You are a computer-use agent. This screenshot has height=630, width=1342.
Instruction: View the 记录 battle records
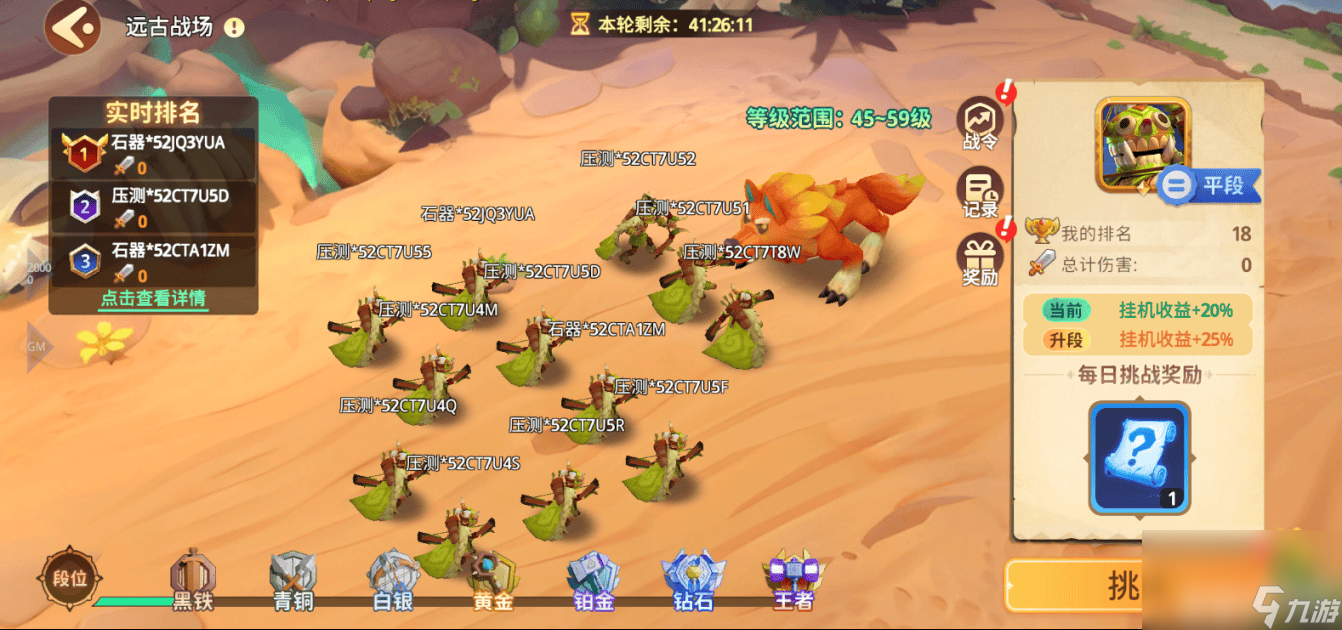tap(980, 193)
